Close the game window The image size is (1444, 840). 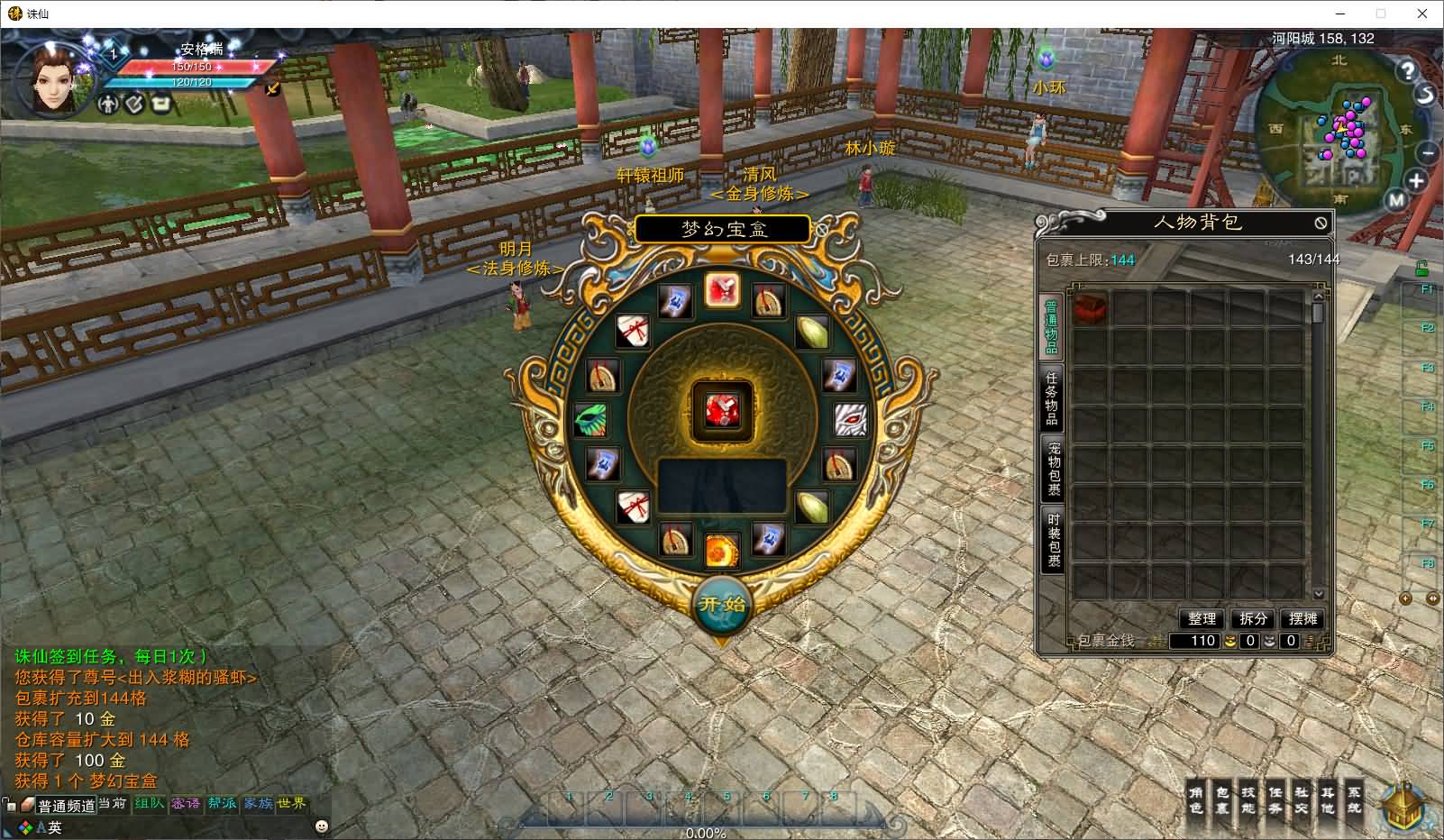click(x=1422, y=14)
